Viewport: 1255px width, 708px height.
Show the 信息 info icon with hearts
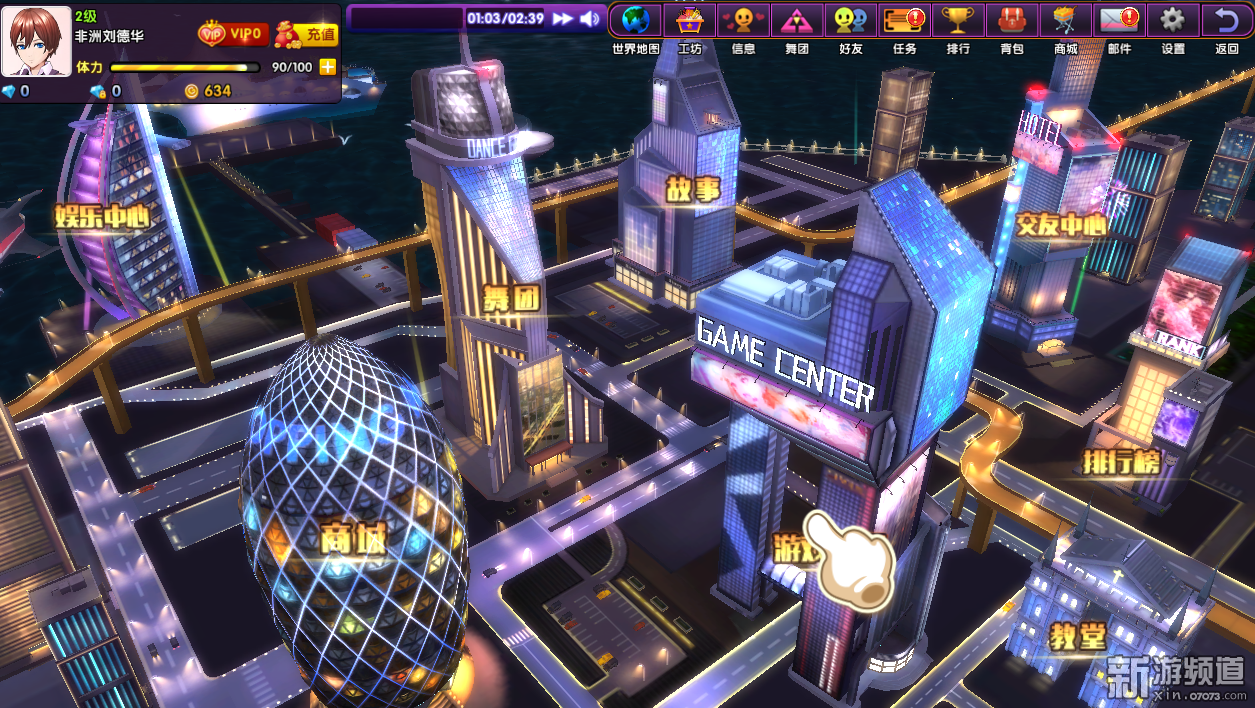[743, 20]
